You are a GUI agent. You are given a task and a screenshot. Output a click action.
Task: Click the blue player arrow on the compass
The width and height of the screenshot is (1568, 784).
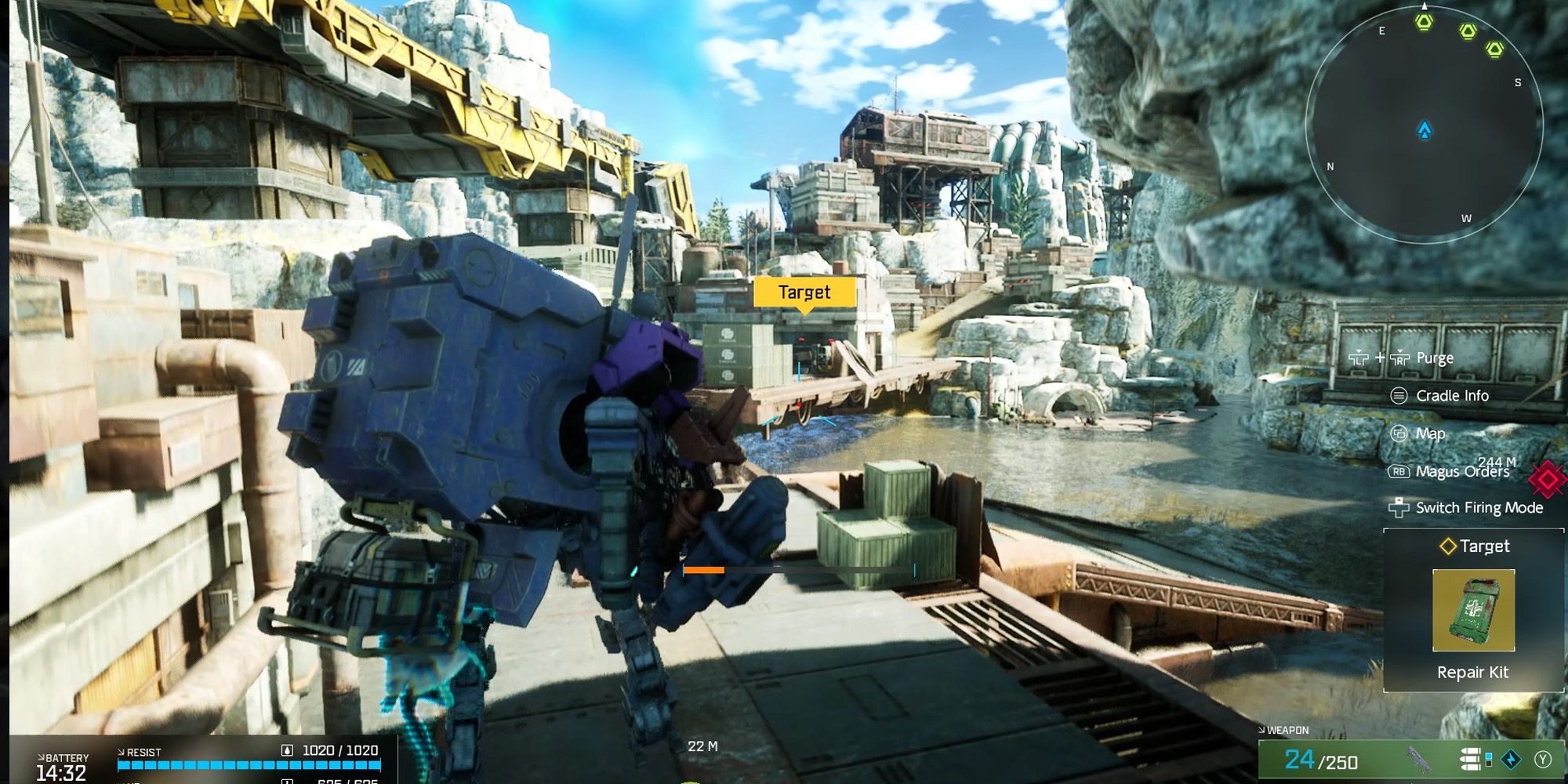pos(1425,131)
